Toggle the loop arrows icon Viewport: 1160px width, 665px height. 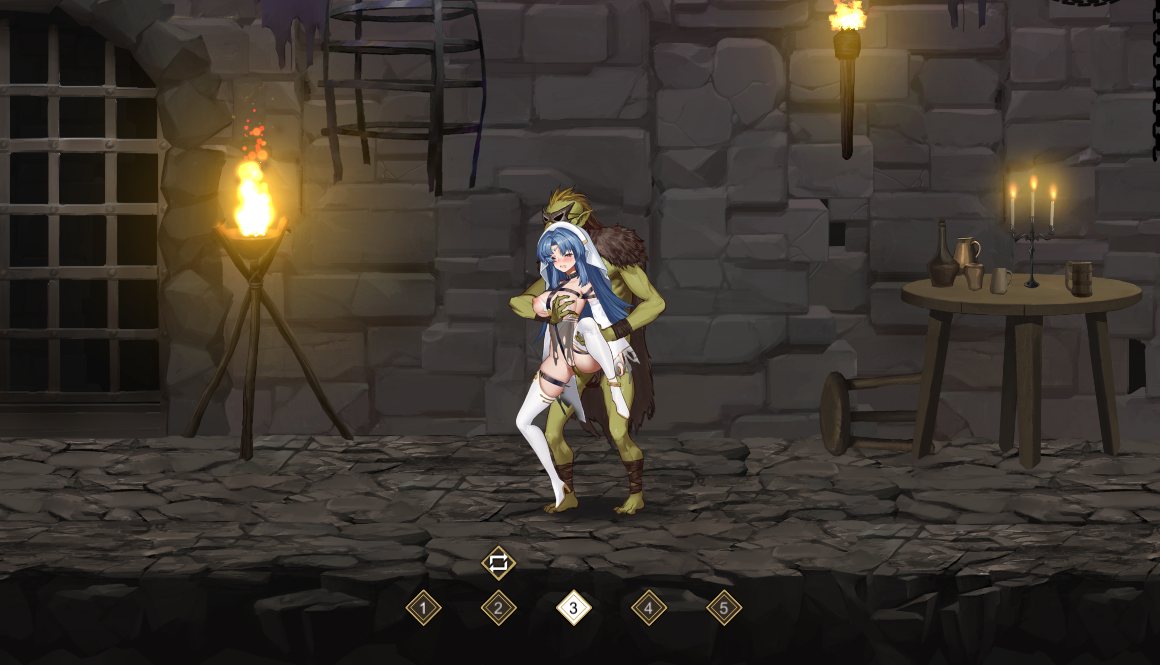pyautogui.click(x=498, y=563)
